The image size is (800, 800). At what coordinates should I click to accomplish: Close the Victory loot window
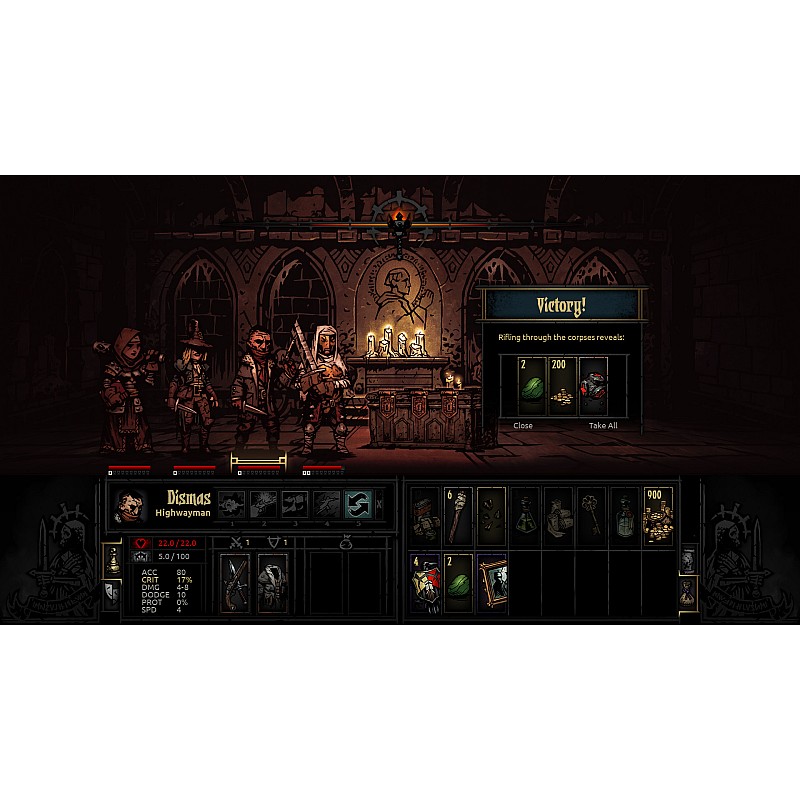coord(523,425)
